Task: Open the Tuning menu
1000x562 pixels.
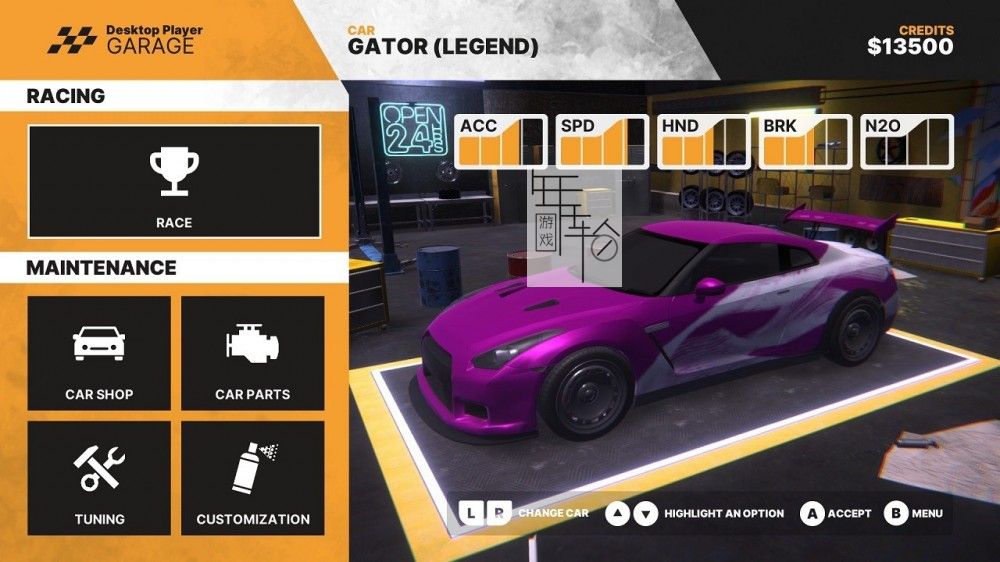Action: pyautogui.click(x=99, y=478)
